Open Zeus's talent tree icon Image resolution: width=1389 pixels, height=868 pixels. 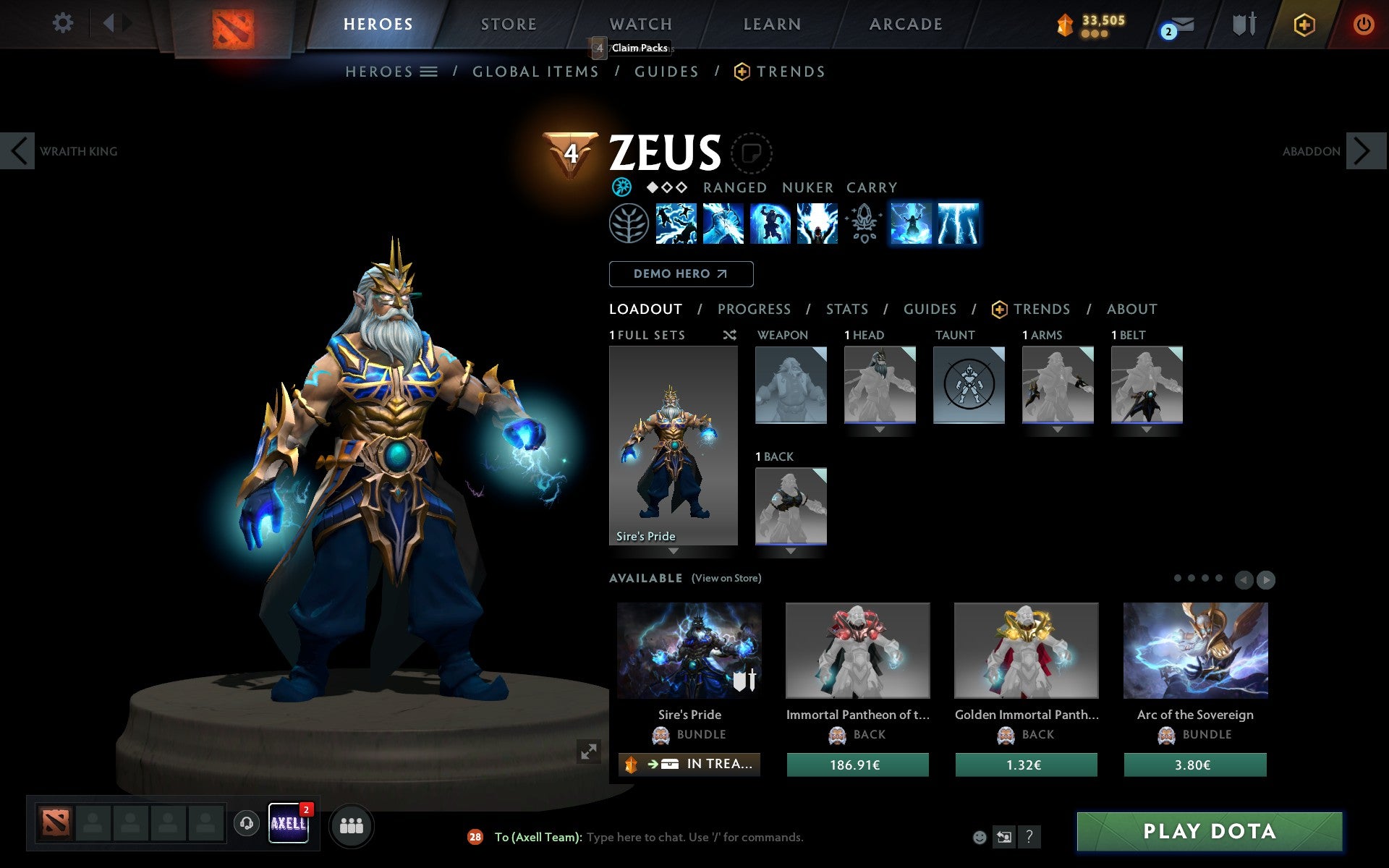coord(629,224)
